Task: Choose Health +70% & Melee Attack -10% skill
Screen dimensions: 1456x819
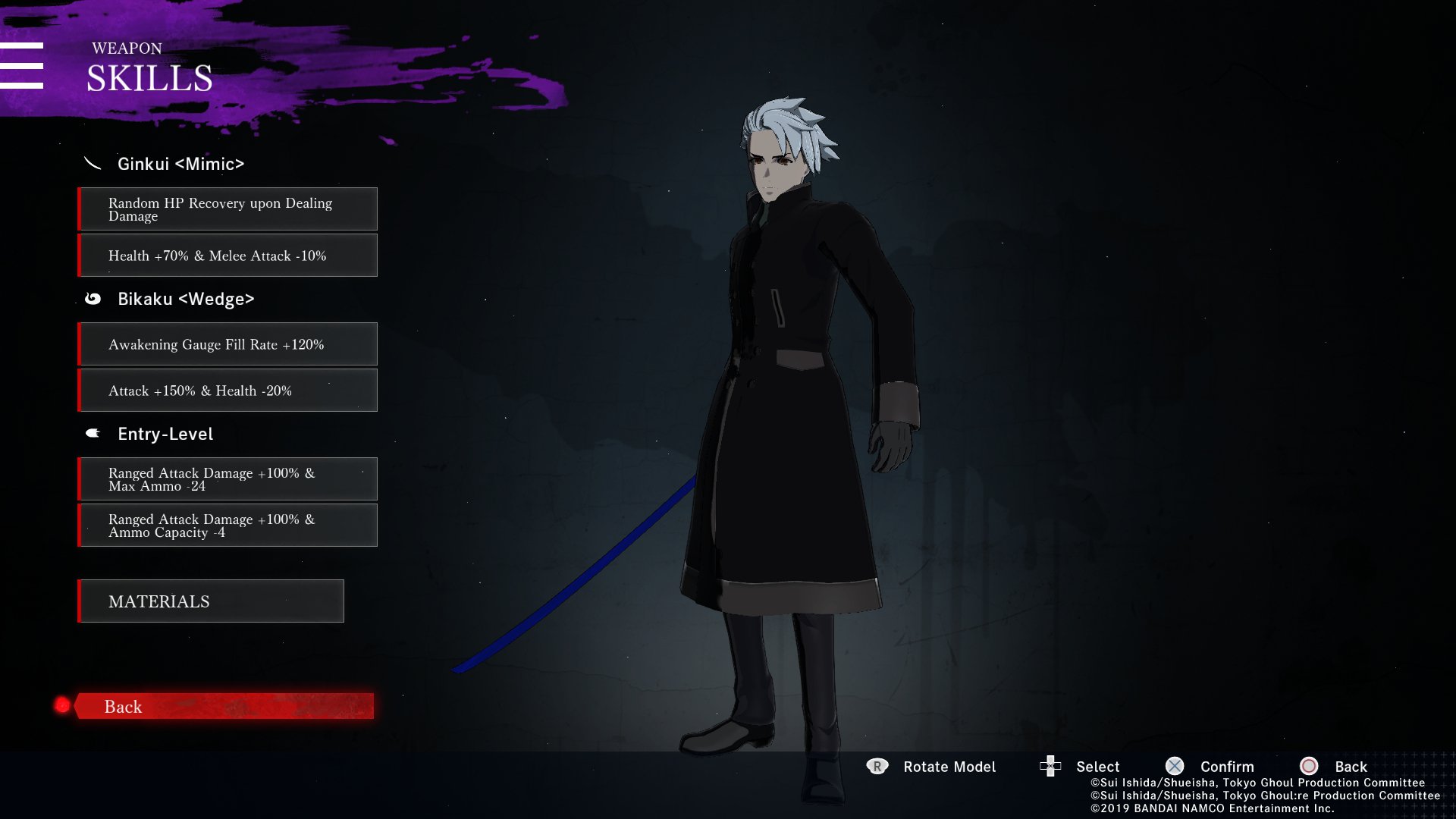Action: pyautogui.click(x=227, y=256)
